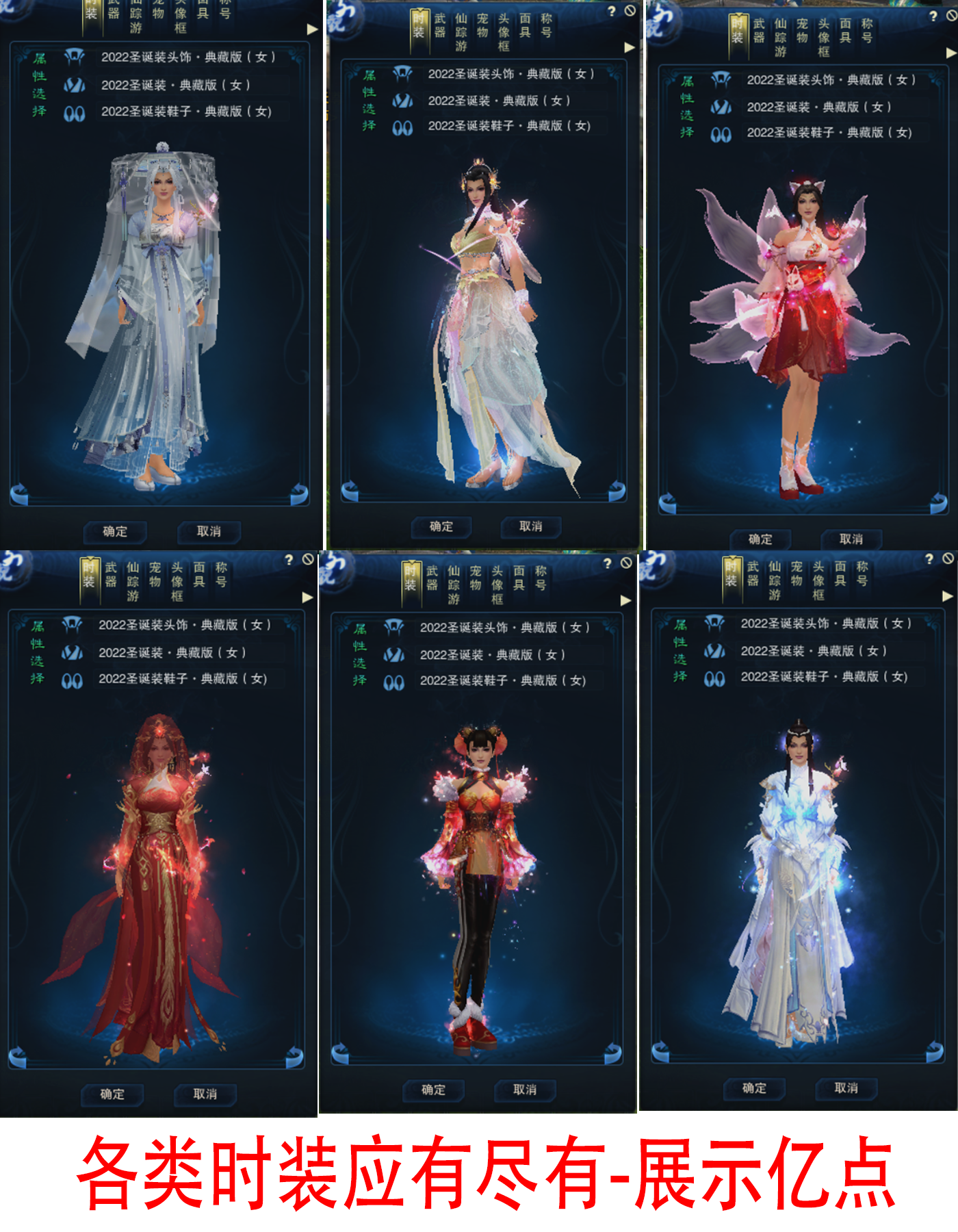
Task: Open the 称号 tab above the icy white robe
Action: coord(862,574)
